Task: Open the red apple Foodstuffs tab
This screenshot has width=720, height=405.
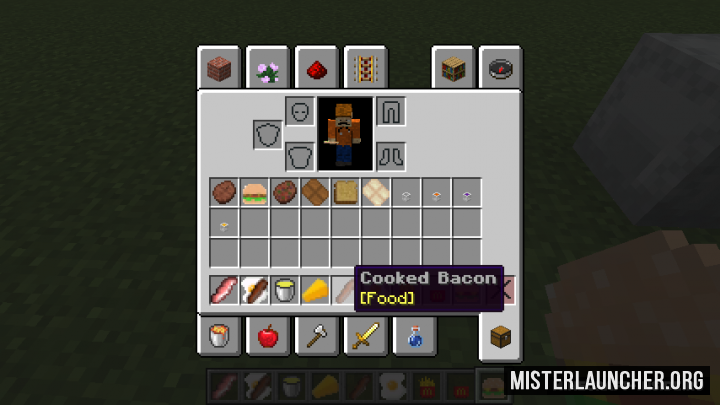Action: click(268, 336)
